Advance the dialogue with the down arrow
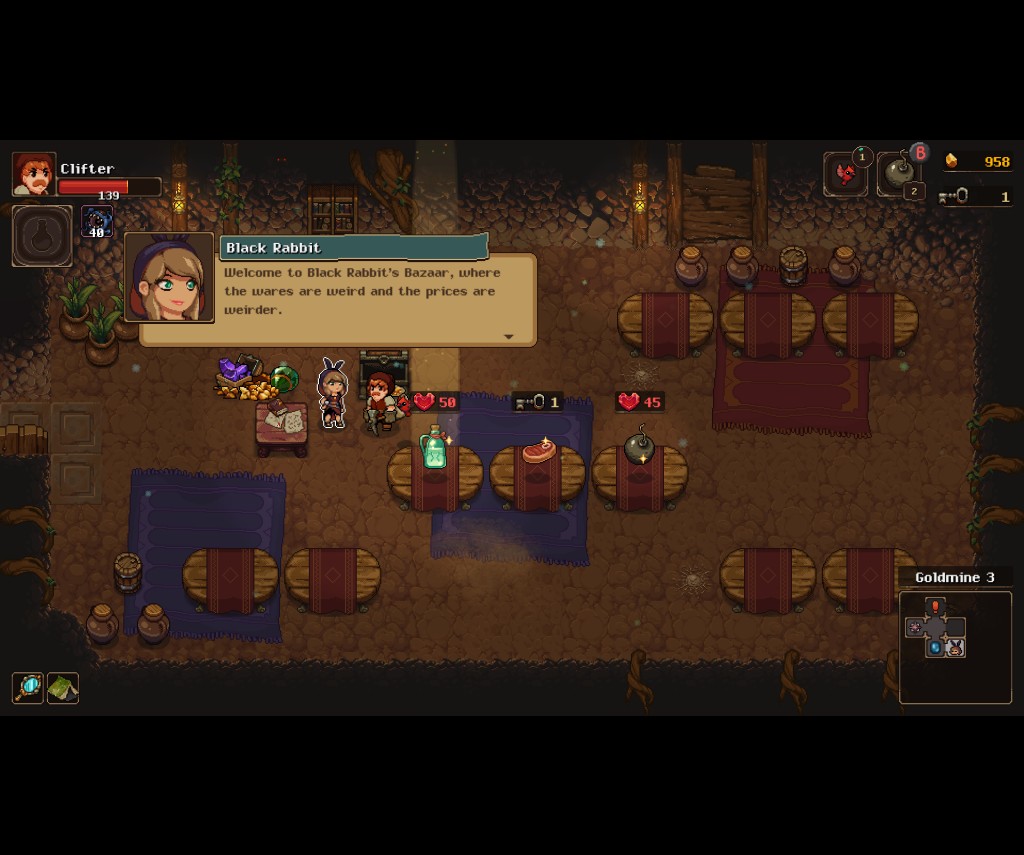Screen dimensions: 1024x855 tap(508, 337)
